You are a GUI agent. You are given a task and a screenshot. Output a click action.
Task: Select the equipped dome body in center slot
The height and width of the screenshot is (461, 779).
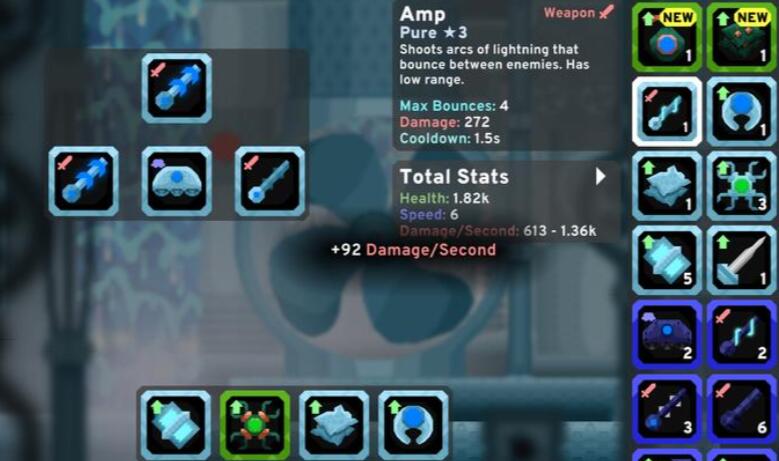(177, 181)
